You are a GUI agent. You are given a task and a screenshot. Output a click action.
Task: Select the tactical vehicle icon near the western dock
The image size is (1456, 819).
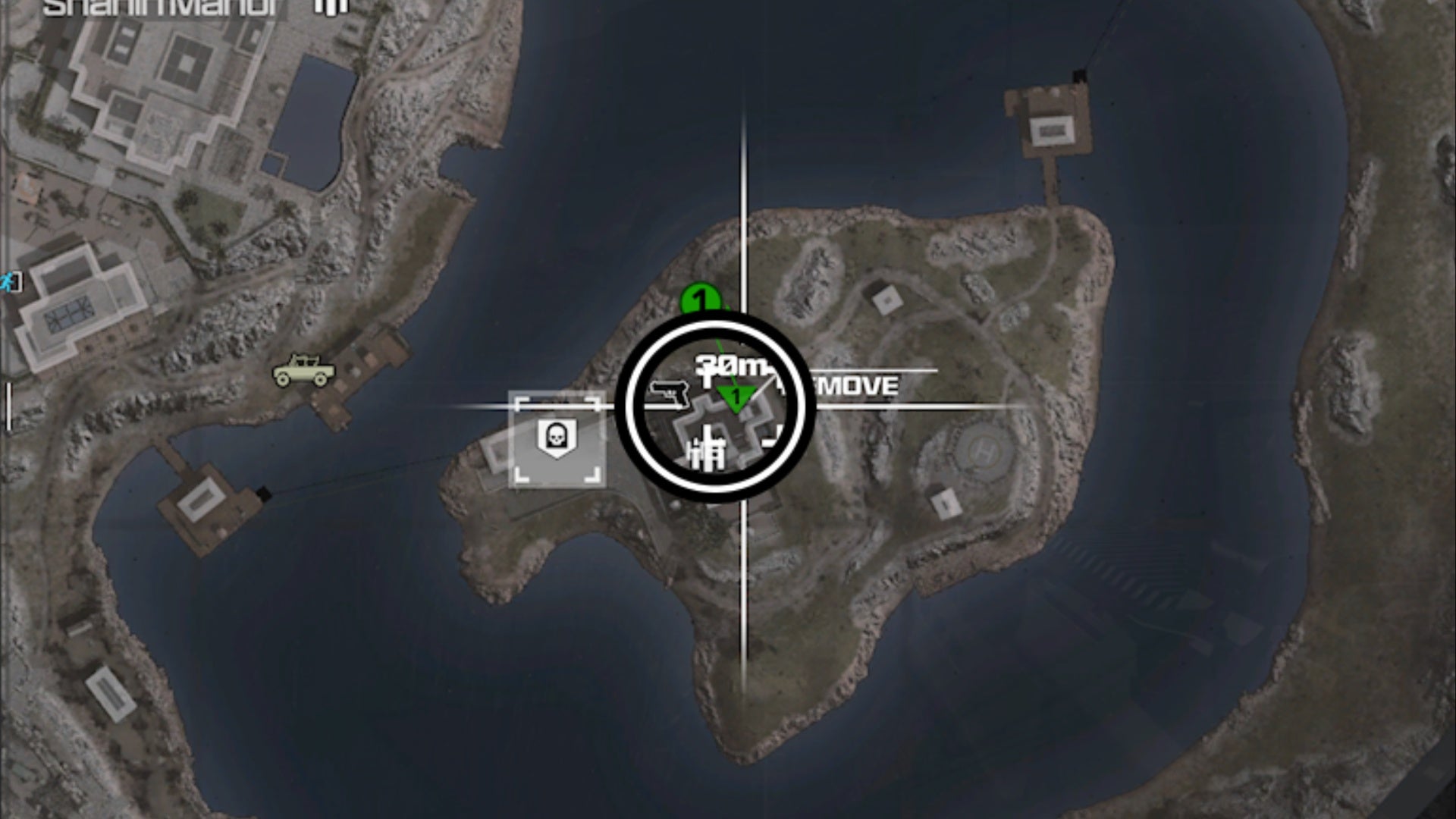tap(303, 370)
